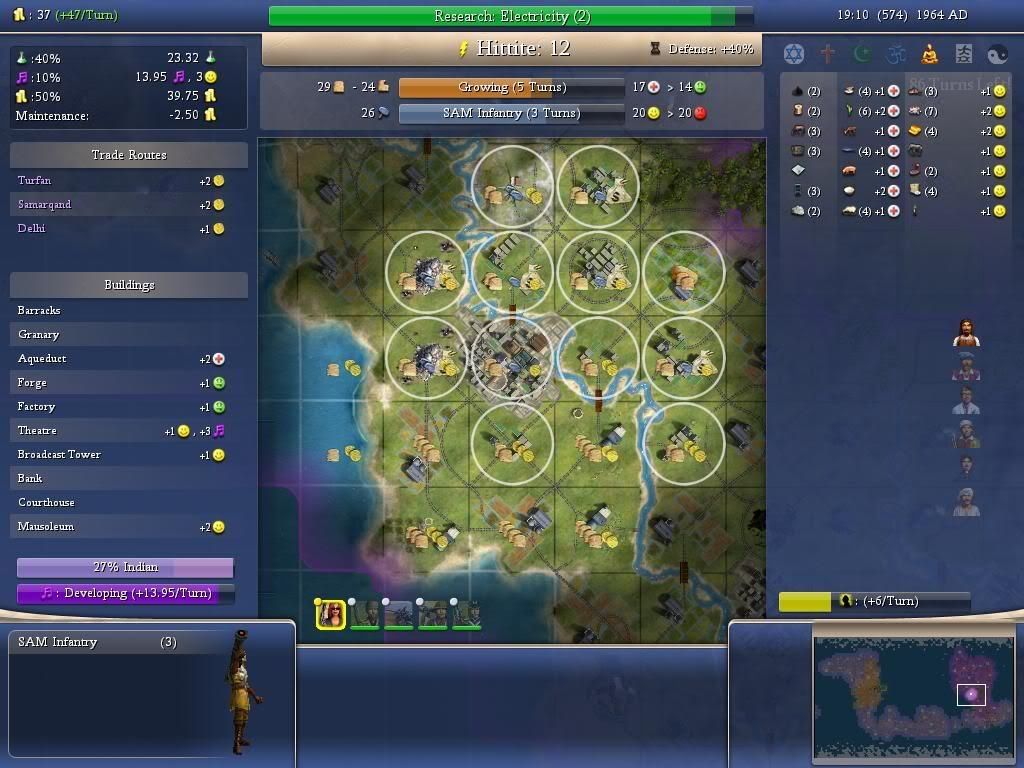Select the Mausoleum building row
1024x768 pixels.
tap(46, 526)
